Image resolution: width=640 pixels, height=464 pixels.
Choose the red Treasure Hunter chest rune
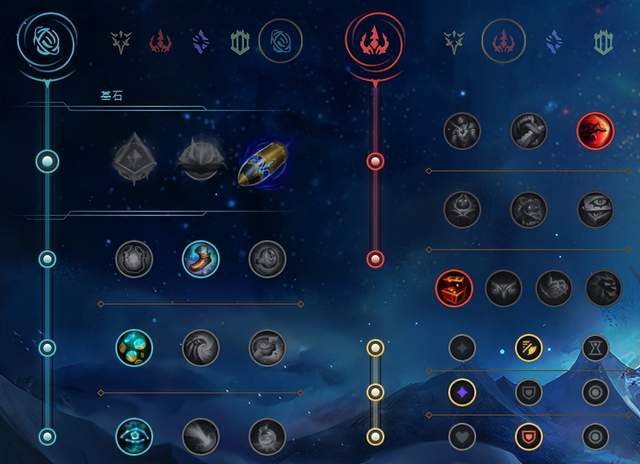click(x=453, y=288)
